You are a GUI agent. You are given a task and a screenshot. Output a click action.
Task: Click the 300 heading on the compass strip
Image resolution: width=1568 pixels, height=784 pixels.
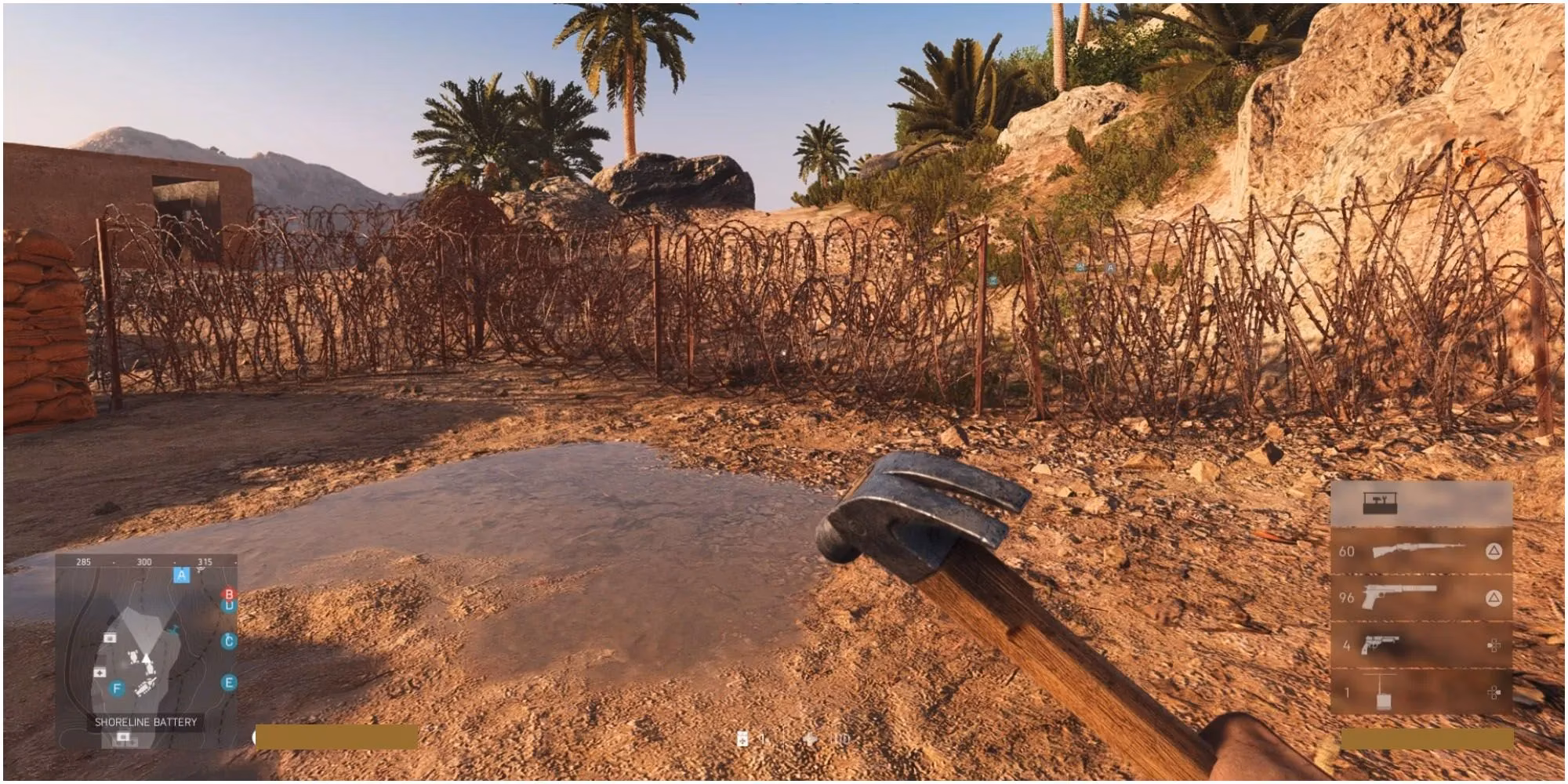pyautogui.click(x=145, y=561)
